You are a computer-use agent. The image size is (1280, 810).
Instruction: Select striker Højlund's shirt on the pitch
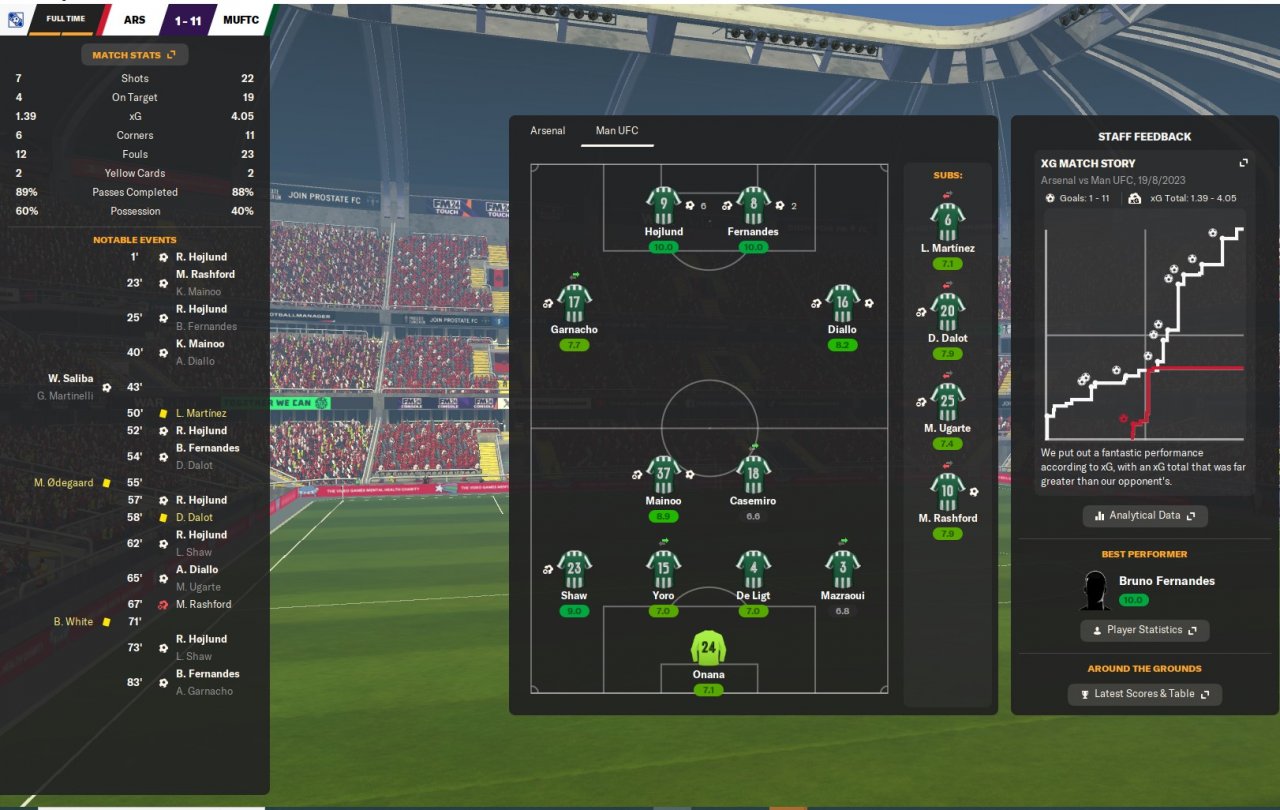point(663,207)
